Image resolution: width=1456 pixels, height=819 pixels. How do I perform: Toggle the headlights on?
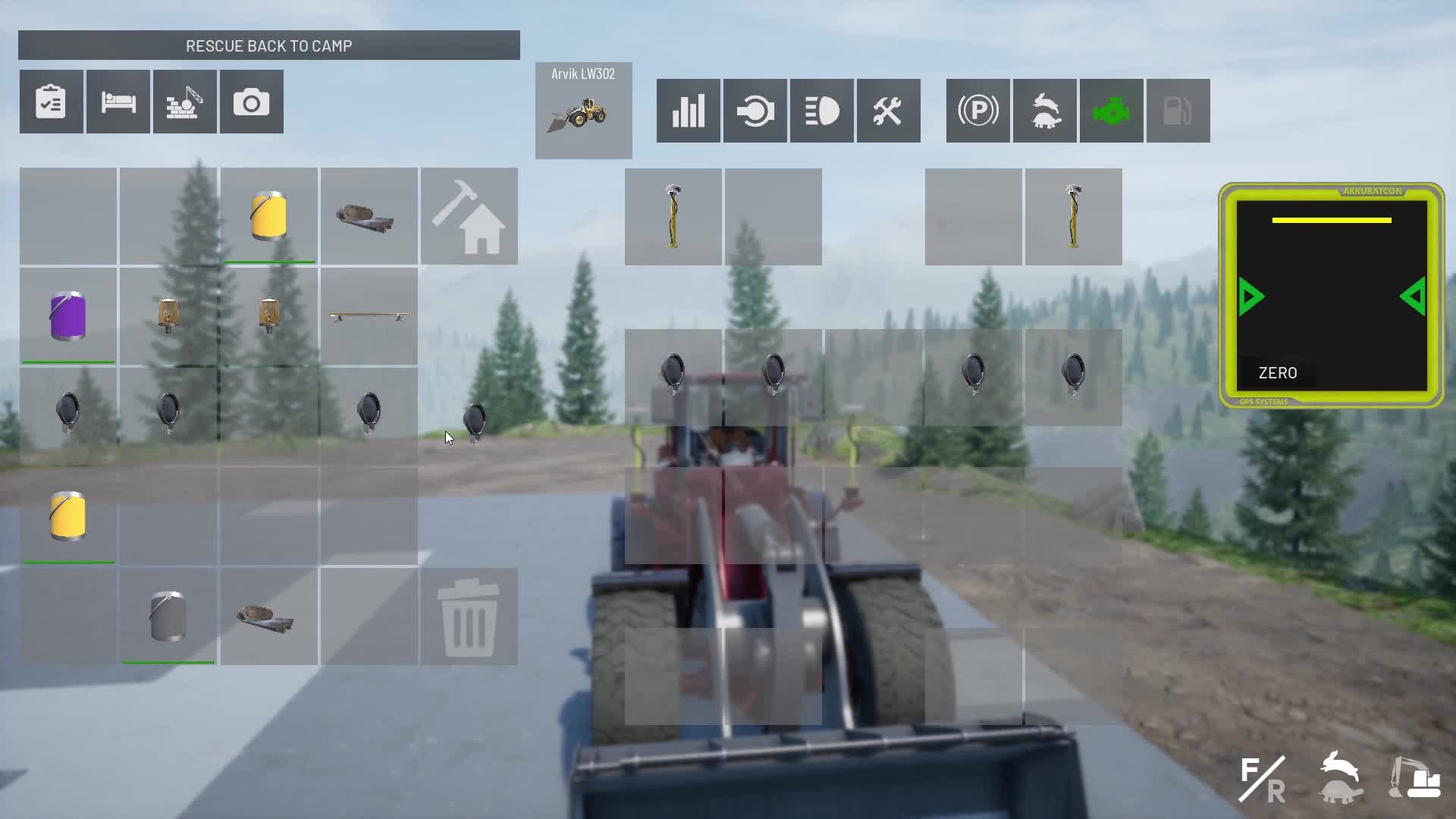coord(821,111)
